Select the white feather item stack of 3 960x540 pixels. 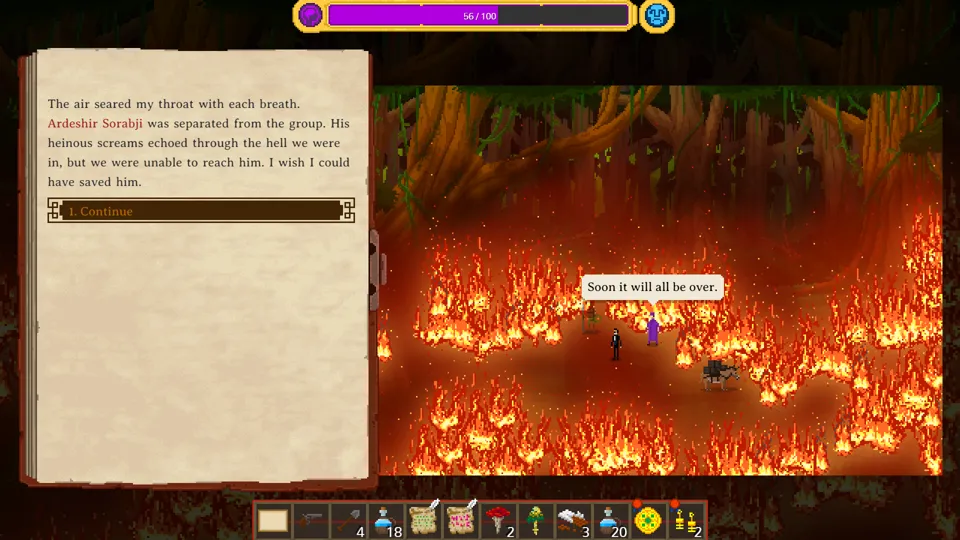(574, 521)
